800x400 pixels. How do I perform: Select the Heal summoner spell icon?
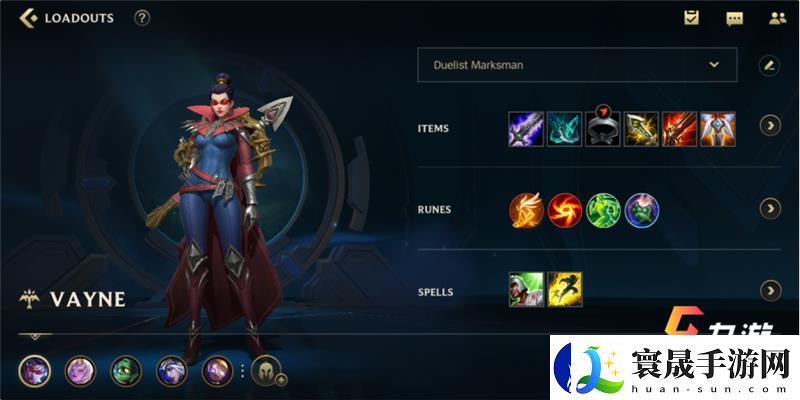click(x=526, y=290)
